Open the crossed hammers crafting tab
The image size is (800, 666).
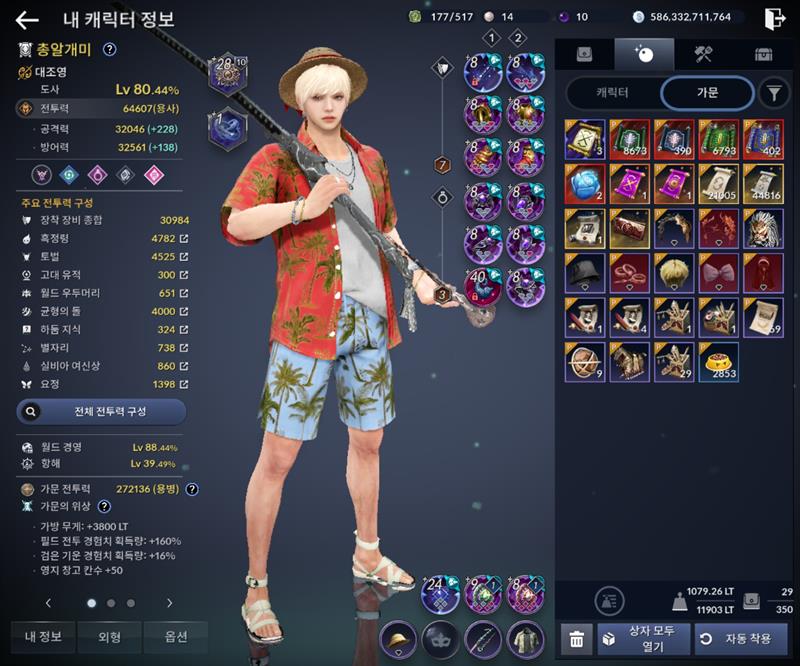(703, 54)
